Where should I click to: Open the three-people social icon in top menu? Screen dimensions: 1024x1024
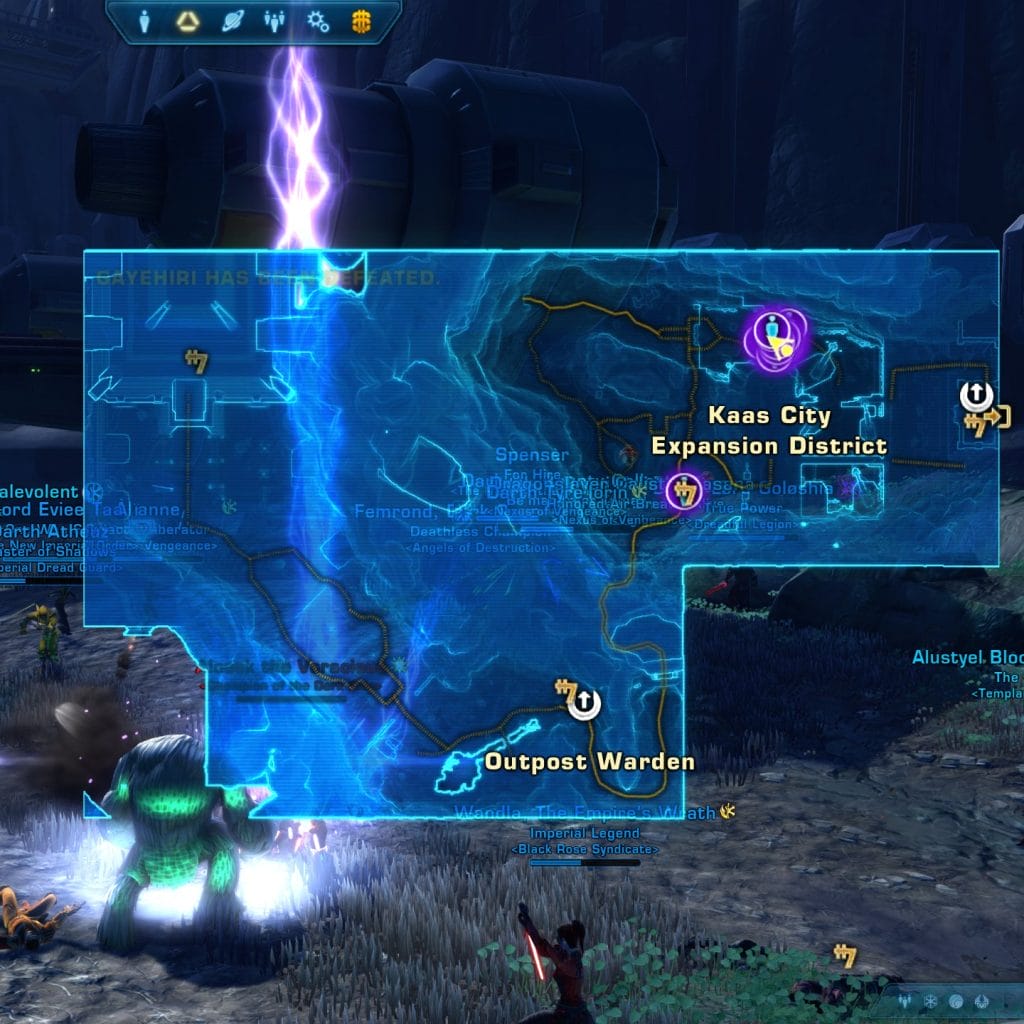[x=273, y=21]
